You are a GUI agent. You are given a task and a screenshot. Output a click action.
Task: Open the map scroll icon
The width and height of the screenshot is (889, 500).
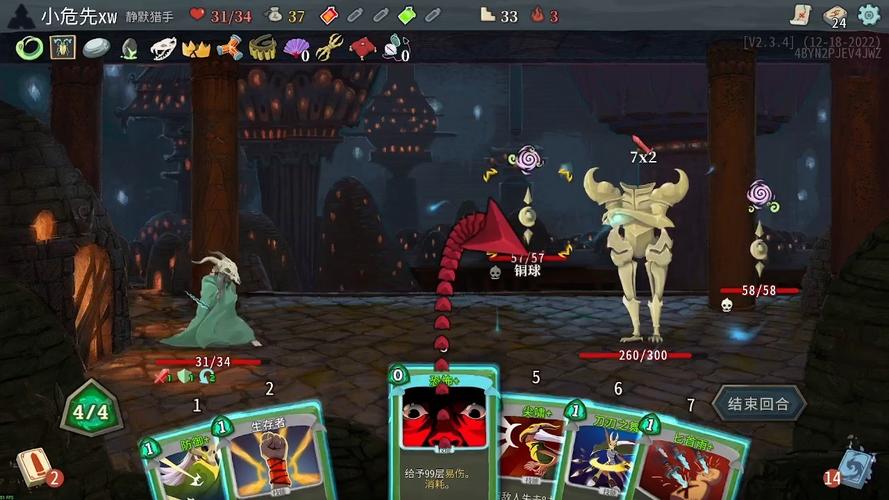[797, 14]
